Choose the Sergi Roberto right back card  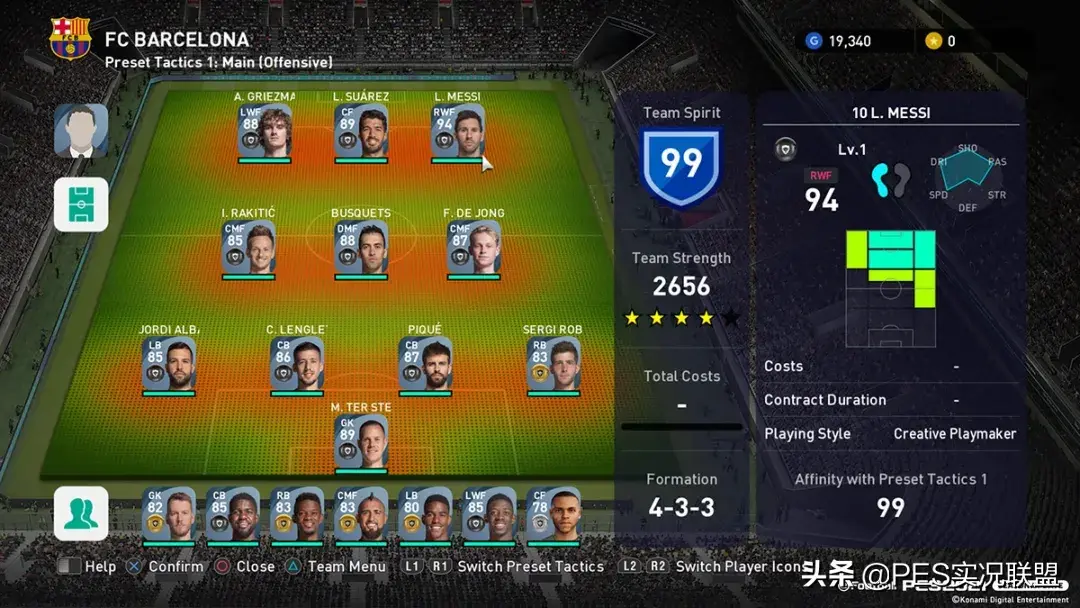click(553, 364)
